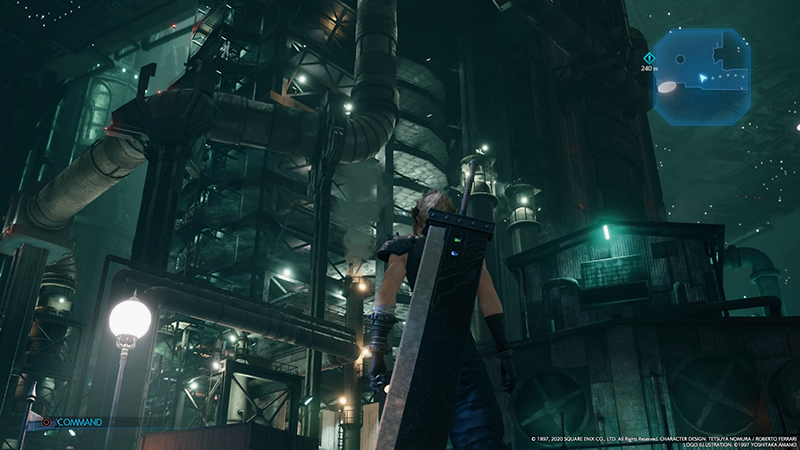The height and width of the screenshot is (450, 800).
Task: Select the white oval marker on minimap
Action: pyautogui.click(x=669, y=88)
